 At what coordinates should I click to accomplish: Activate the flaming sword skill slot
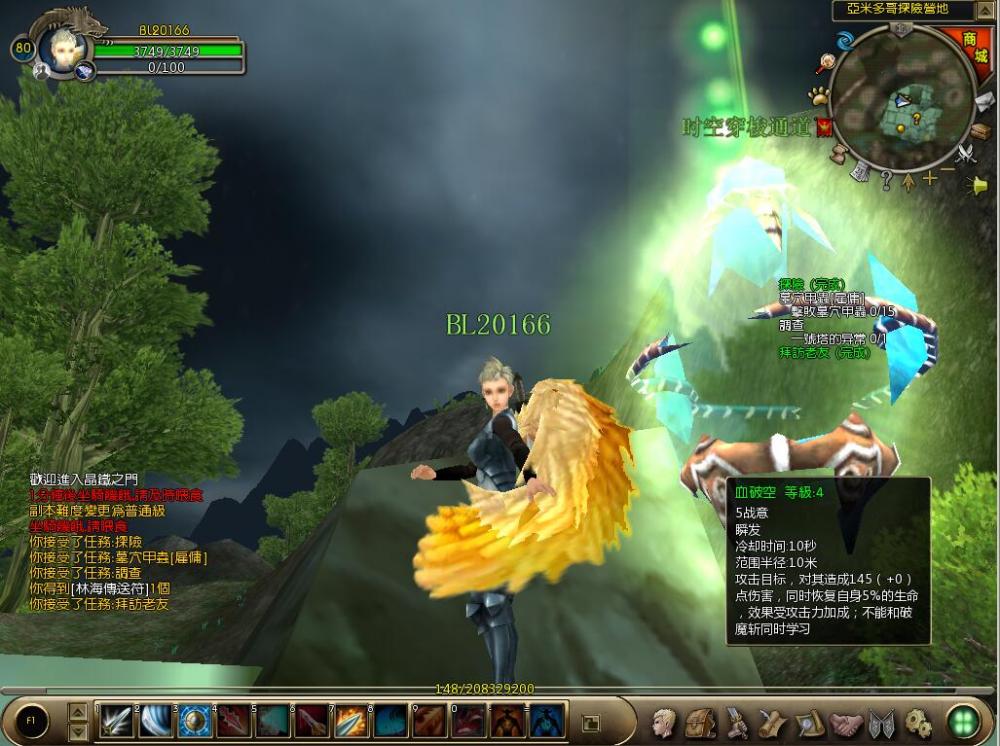351,720
